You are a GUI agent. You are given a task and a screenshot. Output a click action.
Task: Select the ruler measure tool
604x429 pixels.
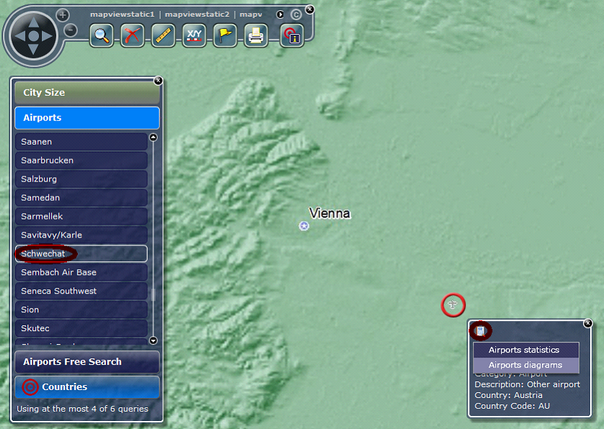pyautogui.click(x=164, y=36)
